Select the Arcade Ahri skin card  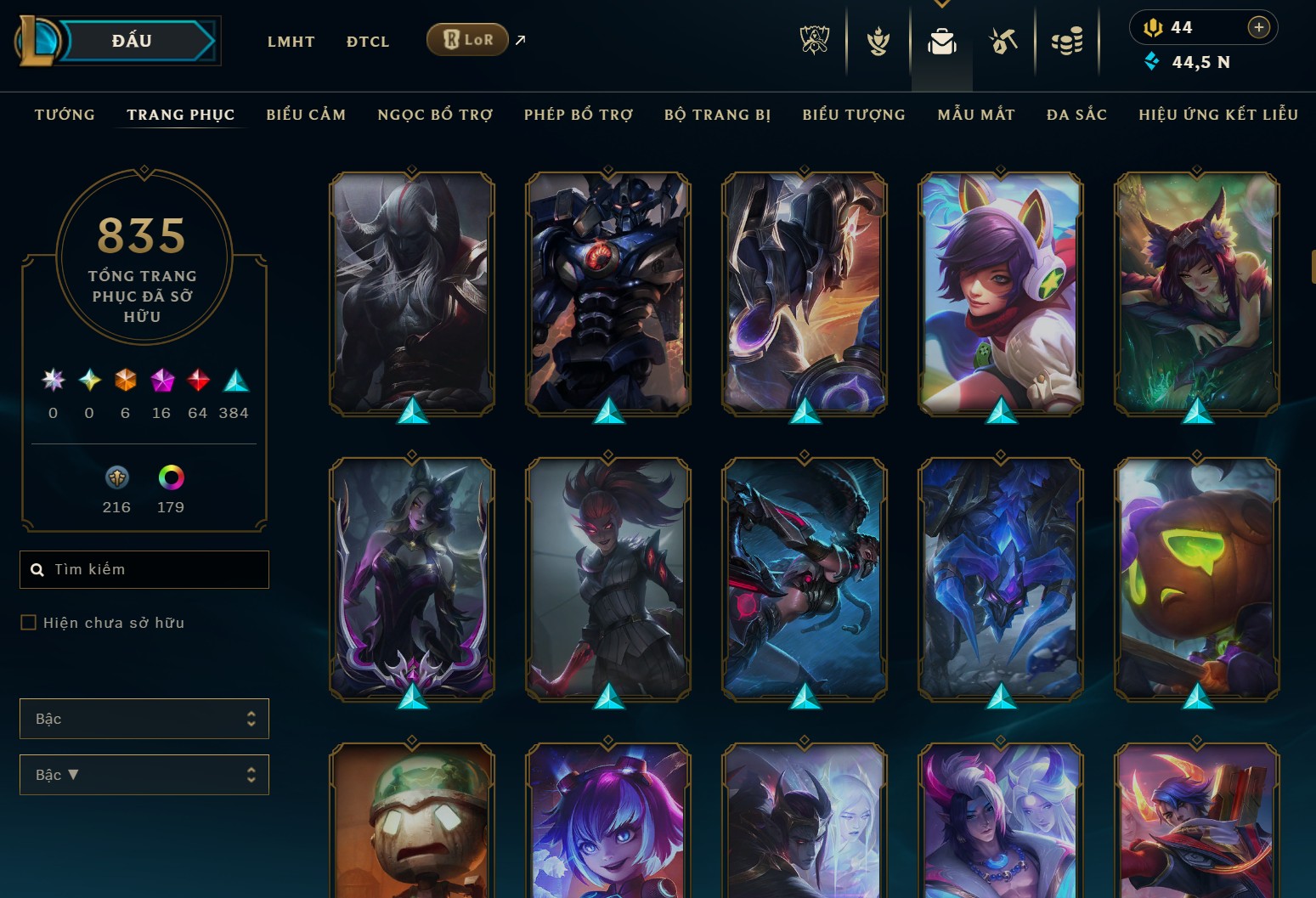999,293
